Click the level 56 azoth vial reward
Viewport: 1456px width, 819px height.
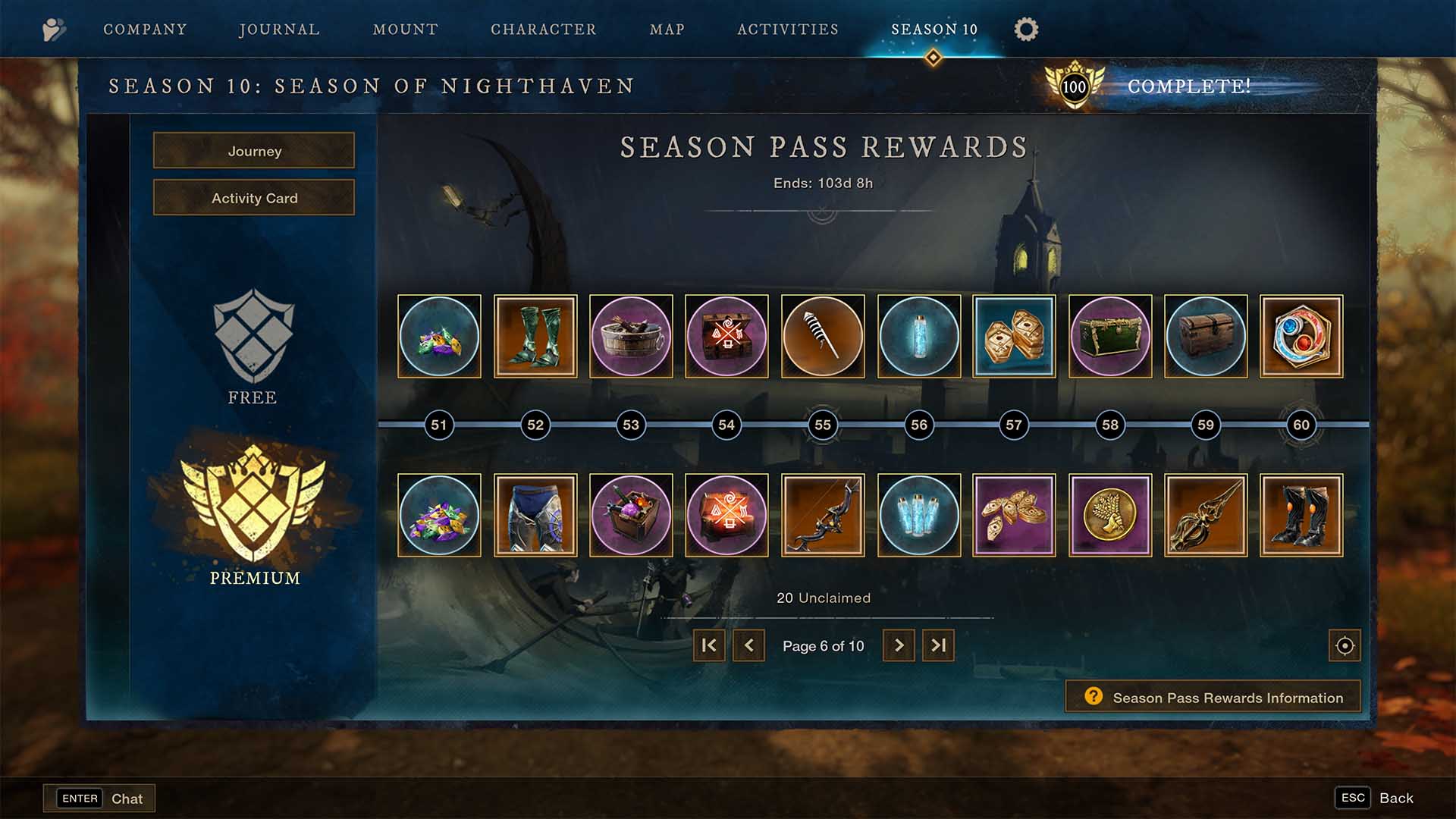(918, 337)
